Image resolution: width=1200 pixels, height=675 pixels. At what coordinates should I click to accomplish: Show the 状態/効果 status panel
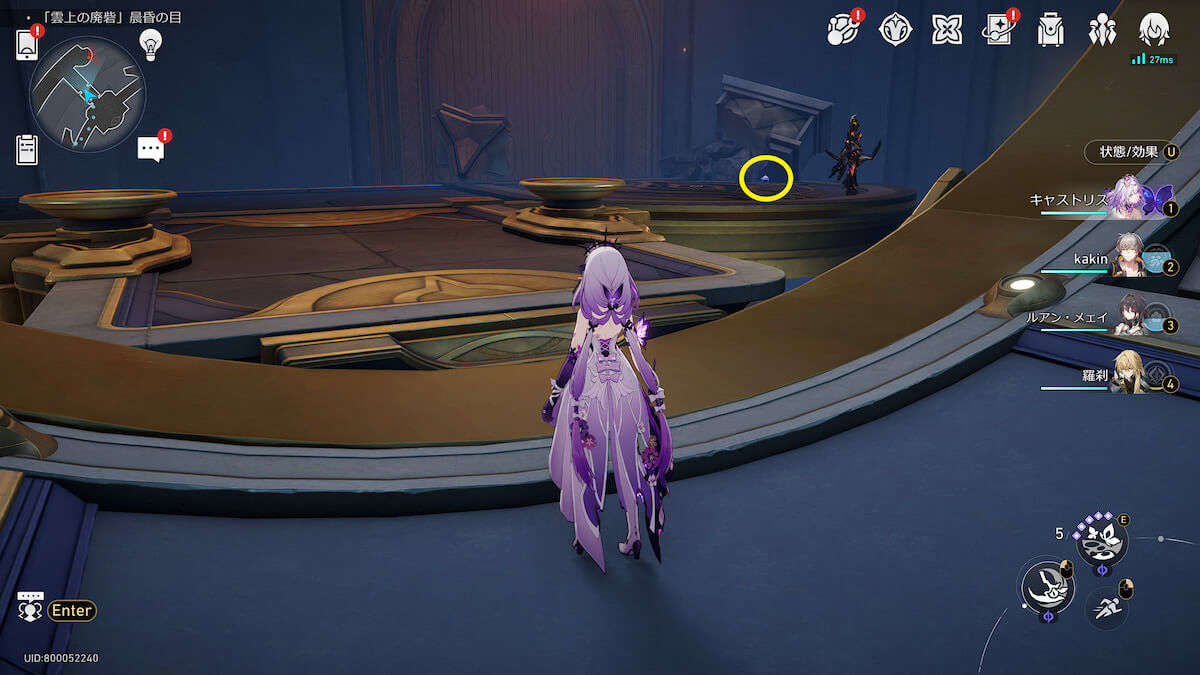1131,152
